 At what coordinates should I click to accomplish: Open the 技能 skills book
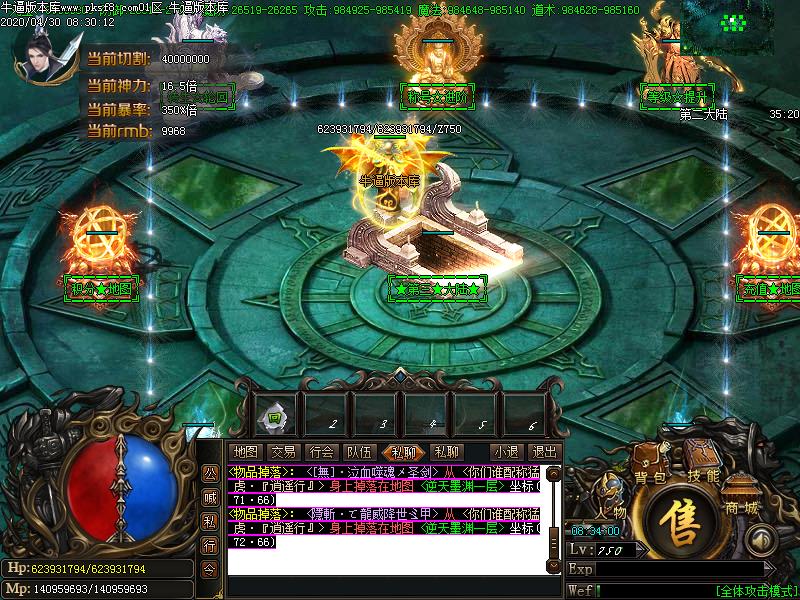pyautogui.click(x=703, y=476)
